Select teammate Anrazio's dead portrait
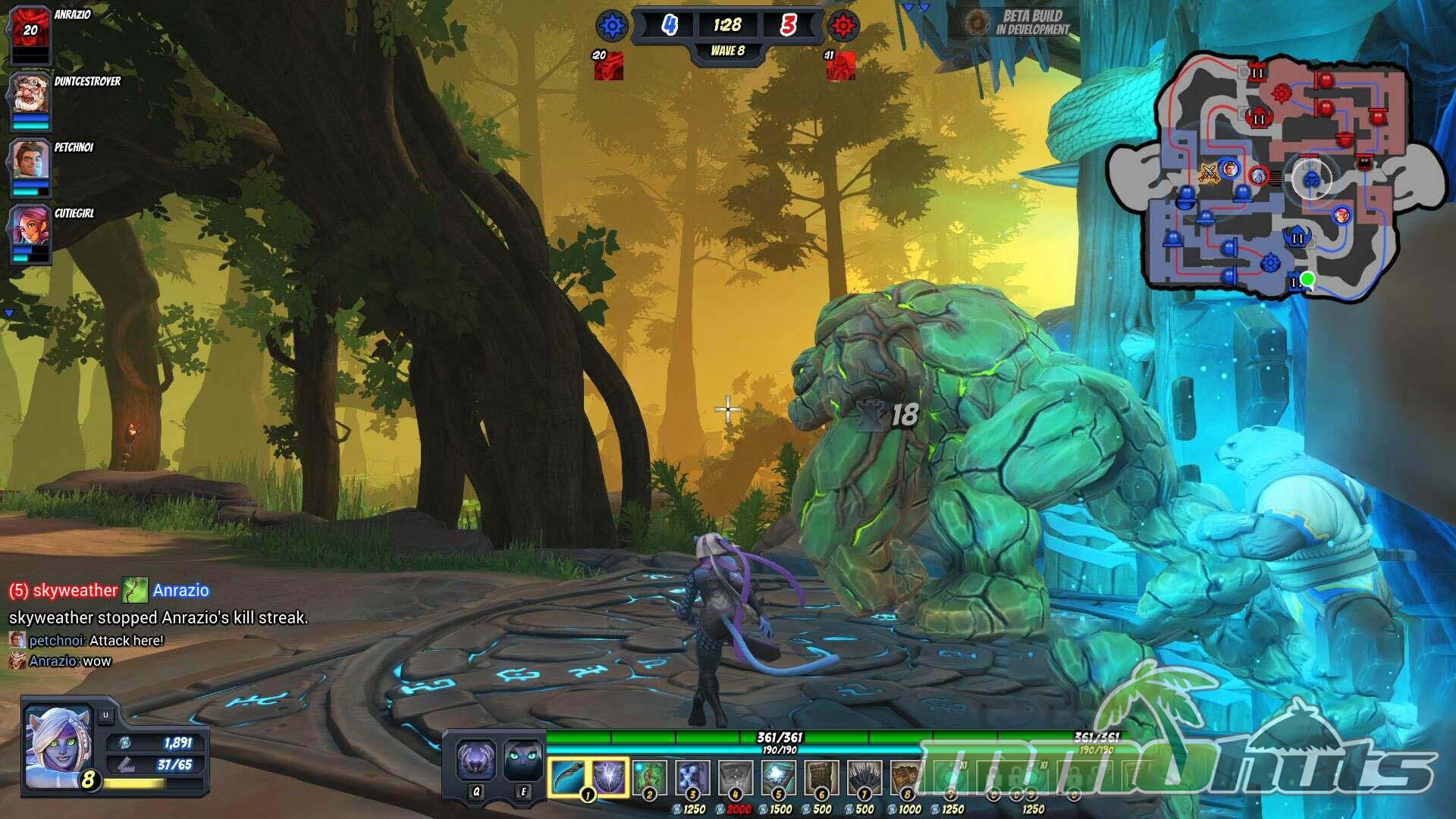 pos(30,32)
